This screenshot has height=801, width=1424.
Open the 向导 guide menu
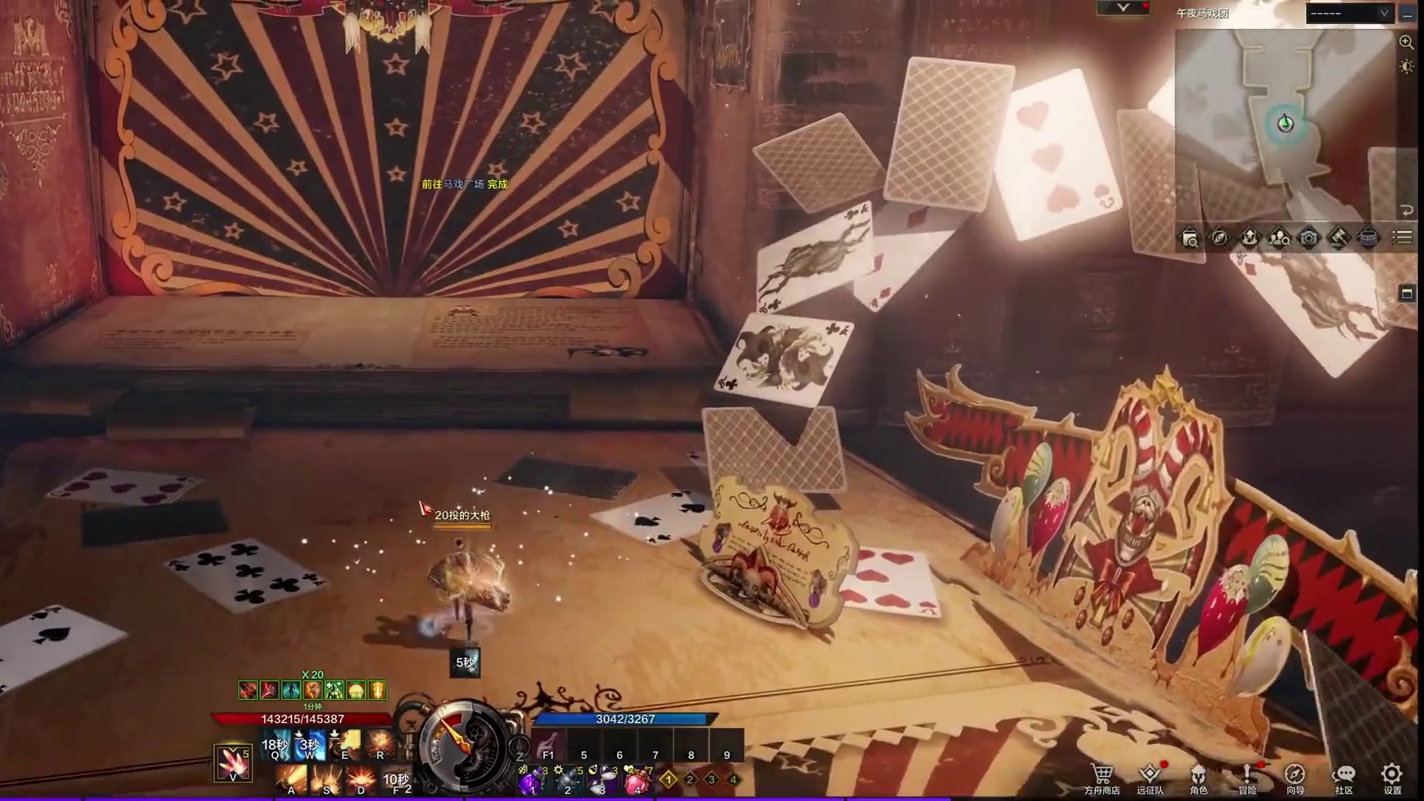1295,776
